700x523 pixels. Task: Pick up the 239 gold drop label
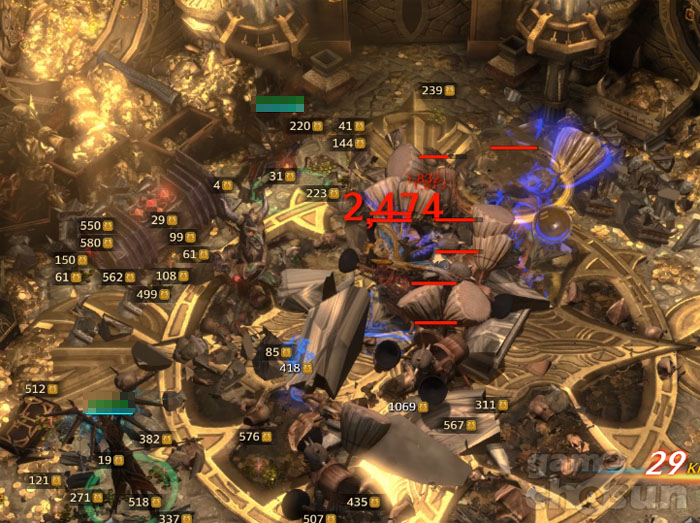point(438,91)
